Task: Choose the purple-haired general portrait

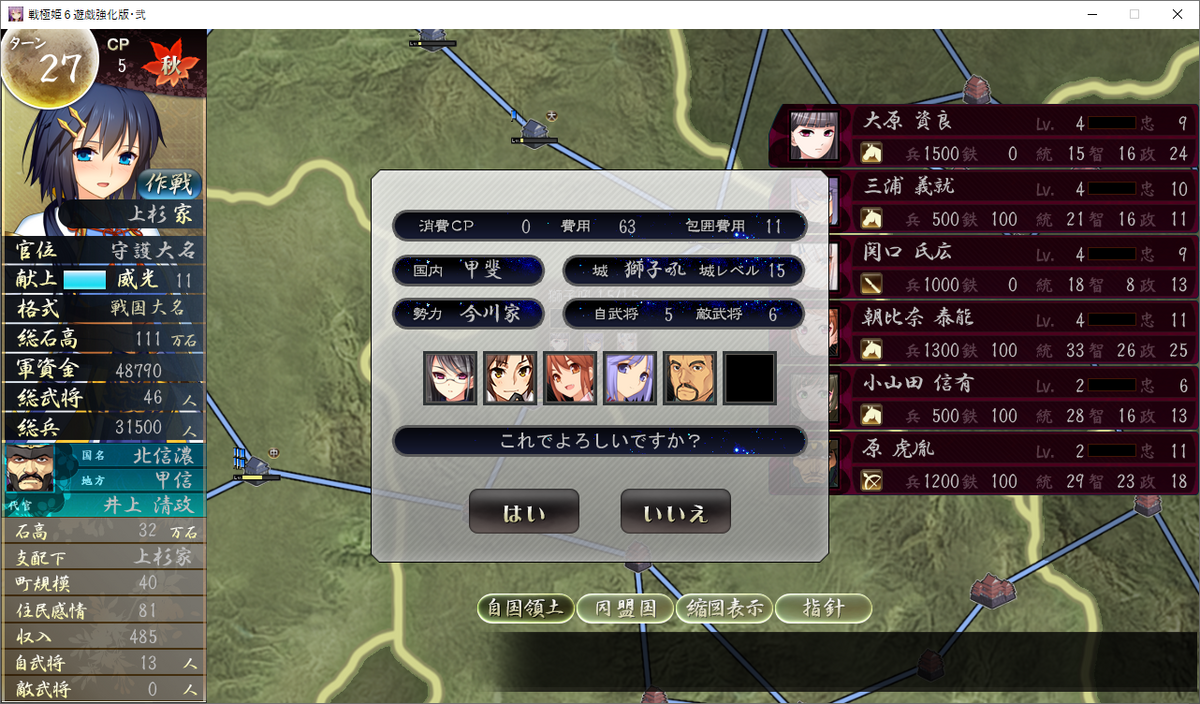Action: 630,378
